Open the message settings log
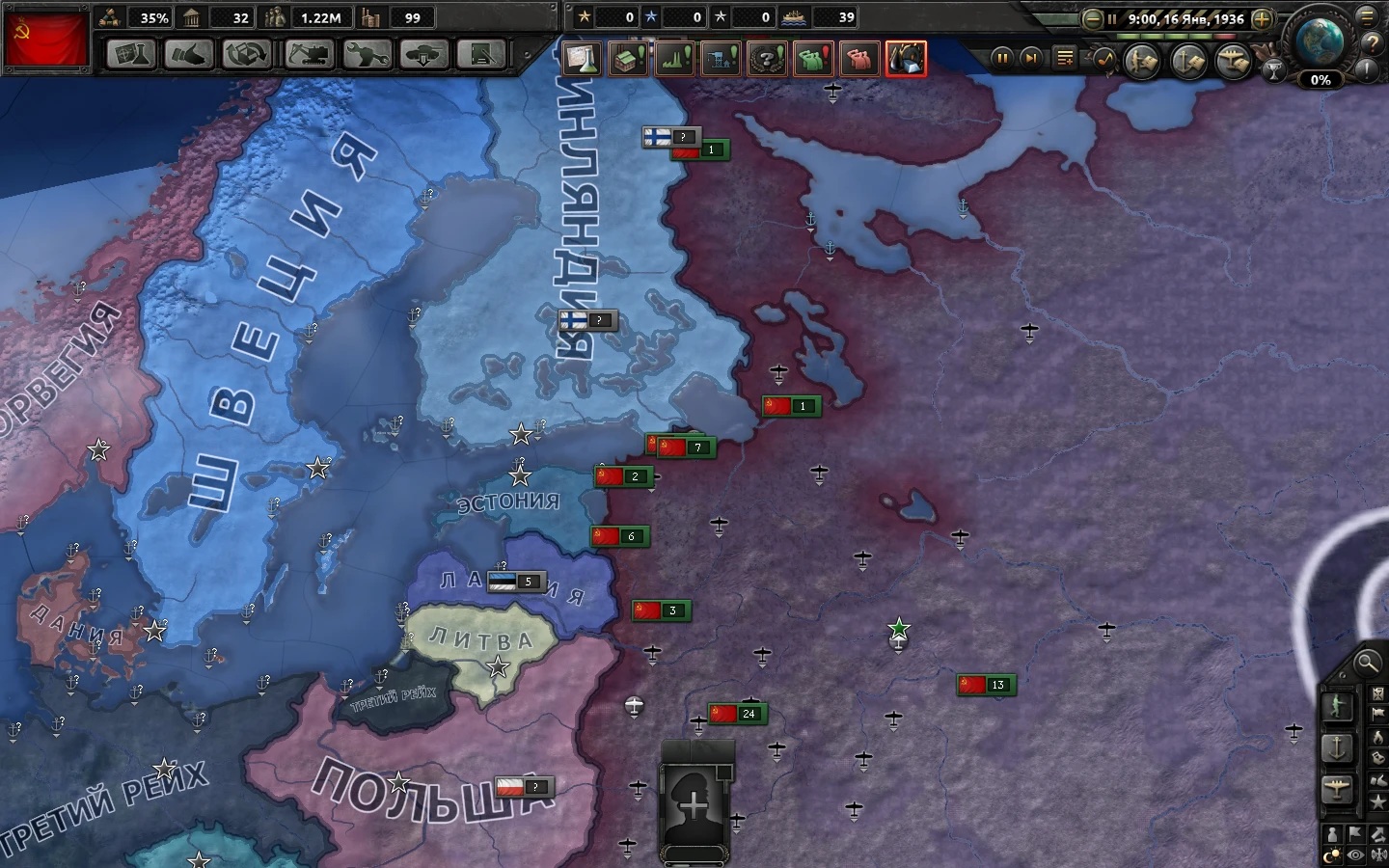The height and width of the screenshot is (868, 1389). [1064, 57]
